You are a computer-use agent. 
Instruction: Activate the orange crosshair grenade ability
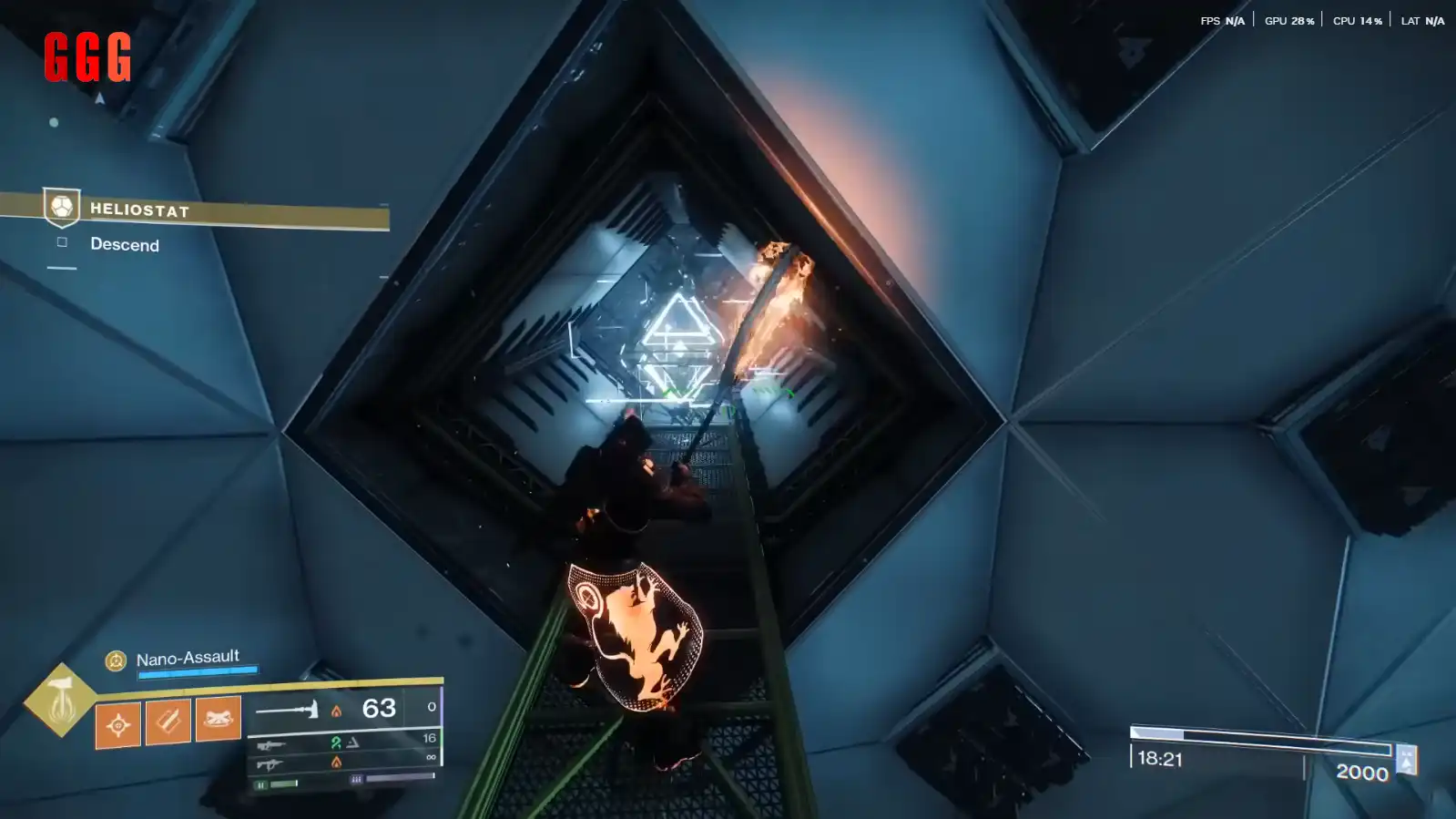tap(118, 724)
